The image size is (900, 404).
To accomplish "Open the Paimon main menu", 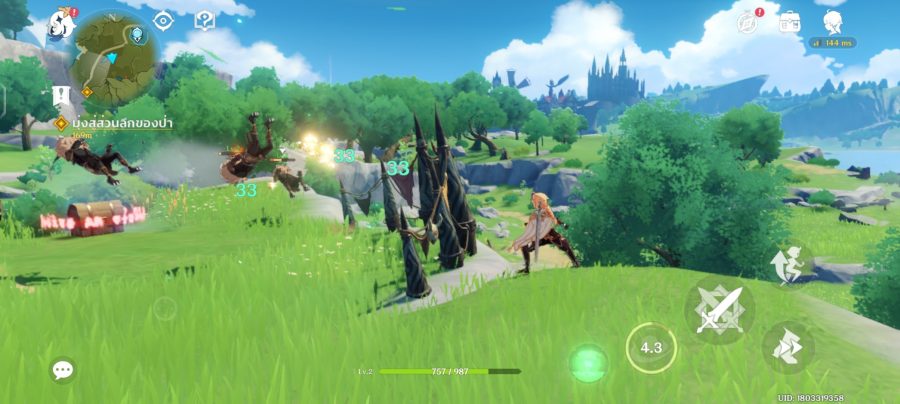I will click(62, 22).
